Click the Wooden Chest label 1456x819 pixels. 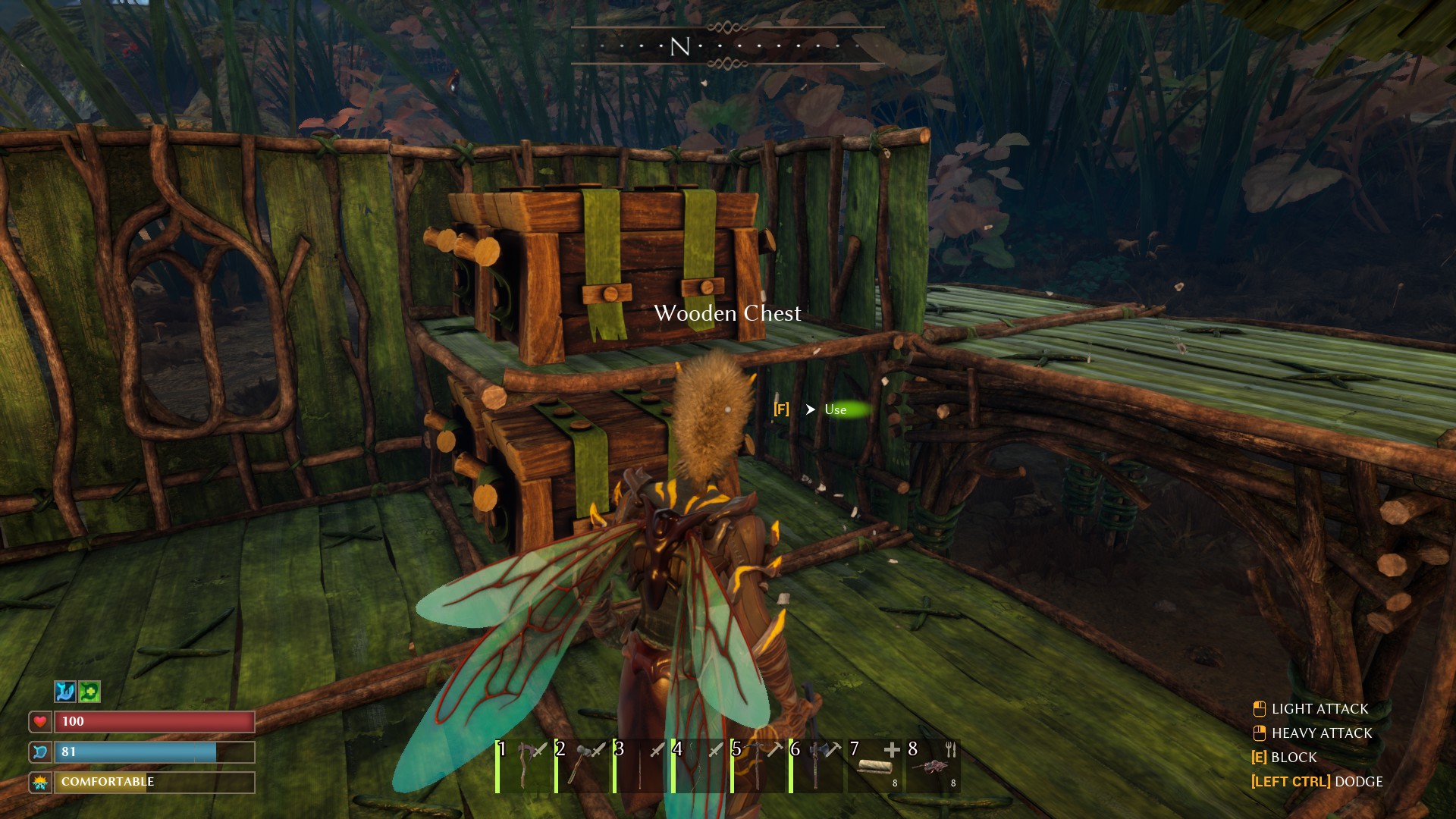pyautogui.click(x=728, y=313)
